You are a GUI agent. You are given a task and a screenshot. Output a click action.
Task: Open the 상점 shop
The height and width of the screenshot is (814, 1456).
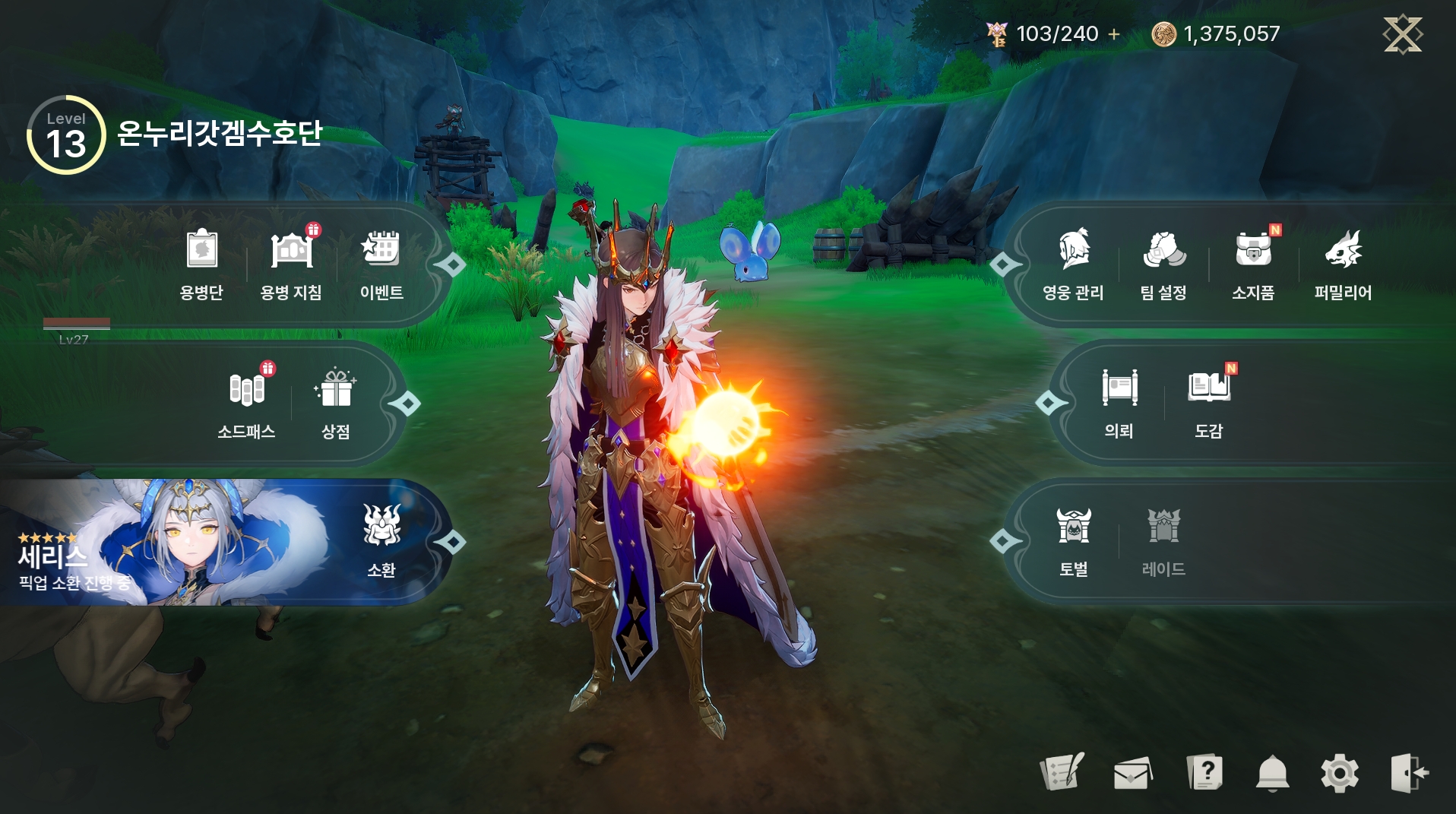[x=336, y=402]
